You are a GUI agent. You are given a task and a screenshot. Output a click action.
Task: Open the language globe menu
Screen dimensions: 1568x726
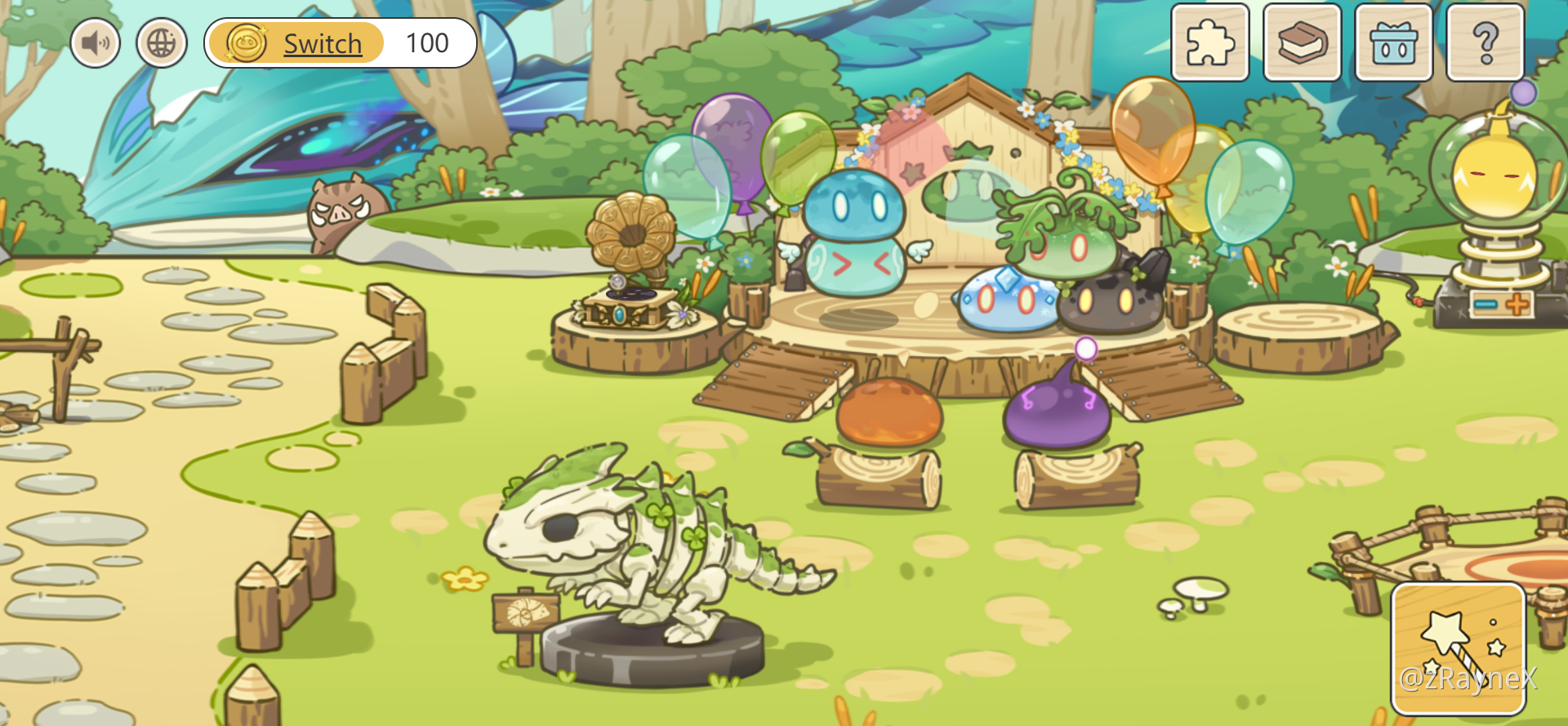coord(162,43)
